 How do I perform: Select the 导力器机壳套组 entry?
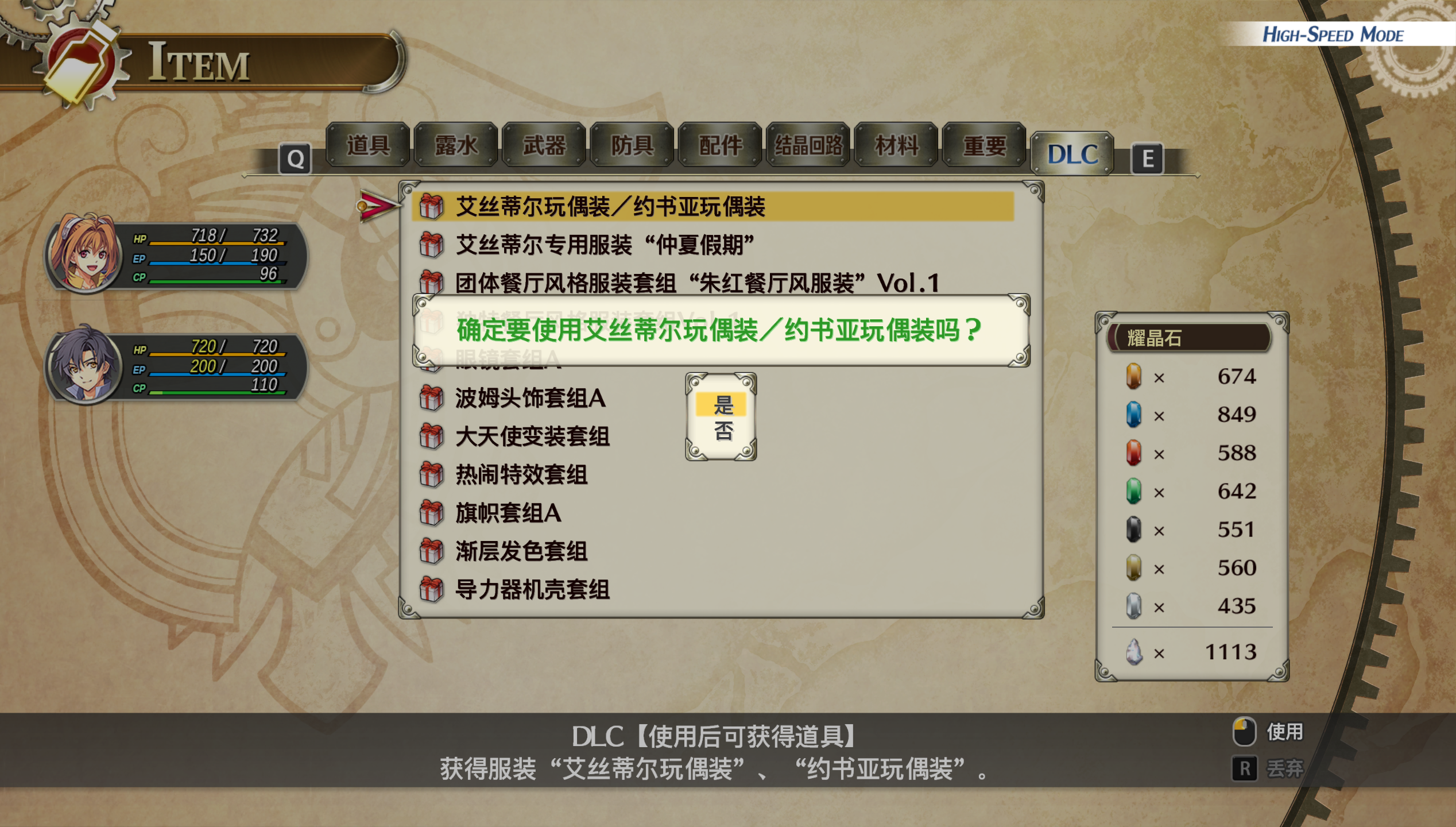click(532, 590)
